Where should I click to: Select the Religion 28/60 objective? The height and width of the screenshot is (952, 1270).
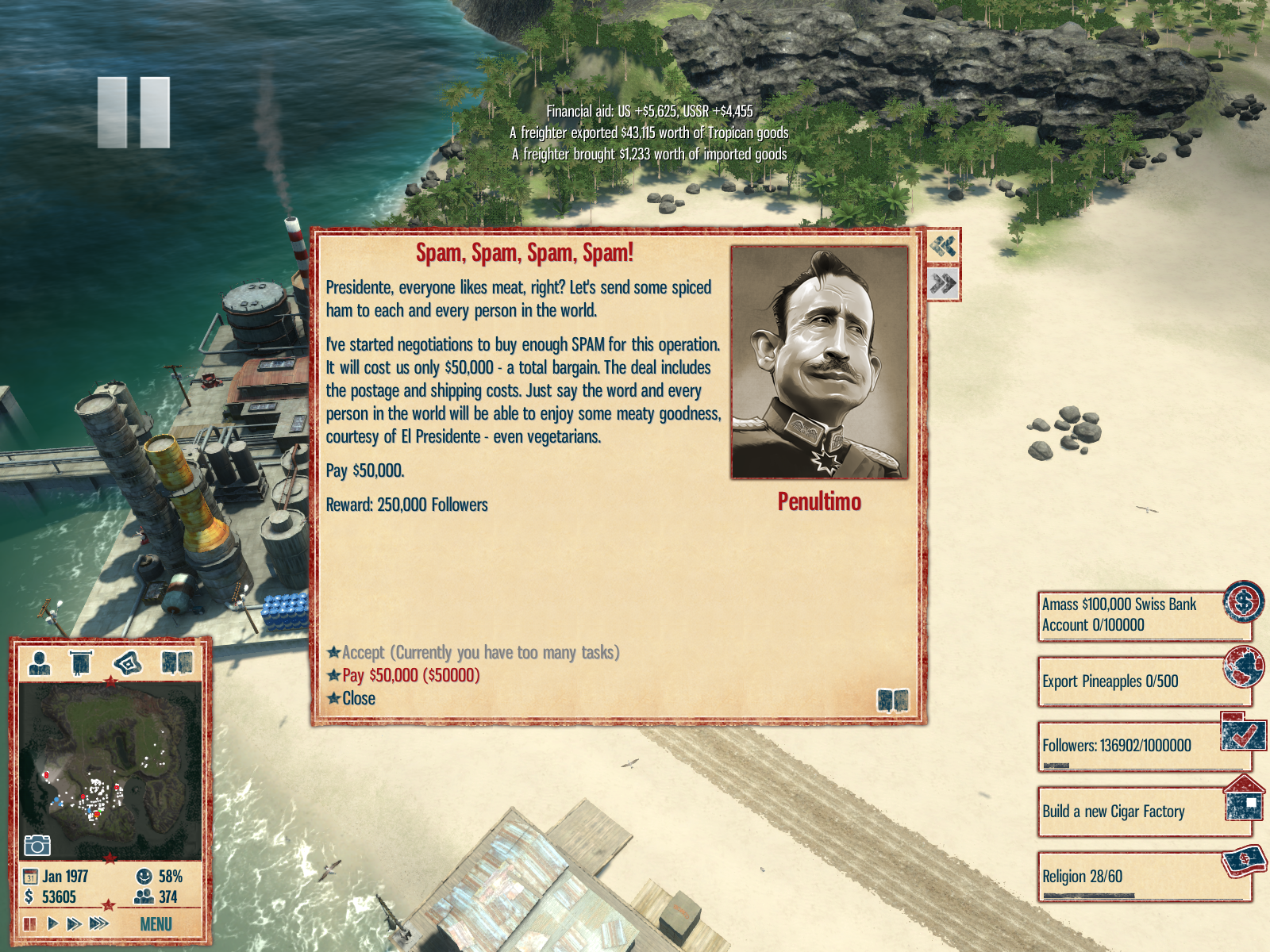pyautogui.click(x=1143, y=877)
